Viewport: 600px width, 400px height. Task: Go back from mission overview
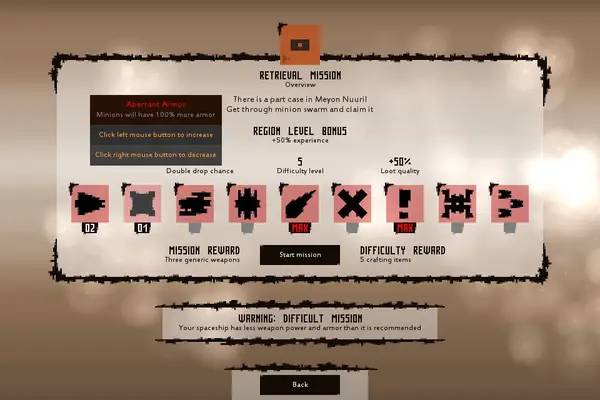tap(300, 385)
